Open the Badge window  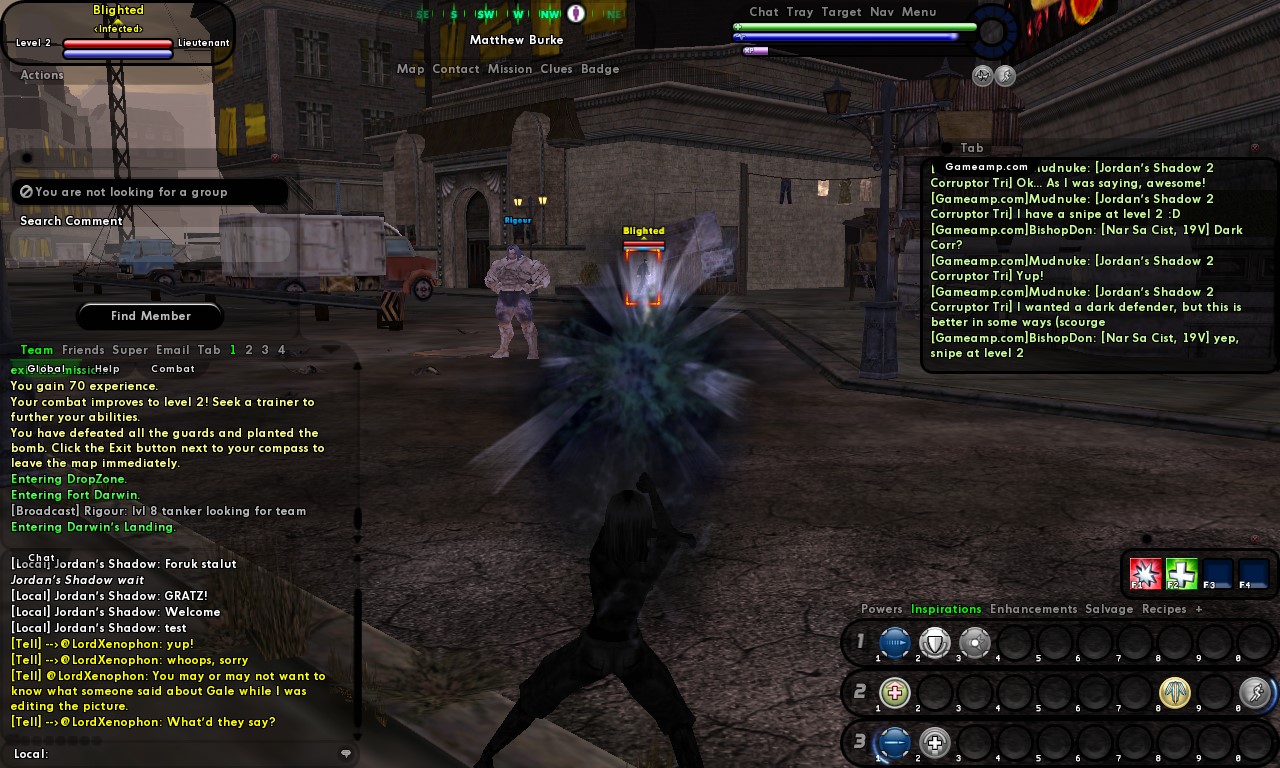point(600,69)
